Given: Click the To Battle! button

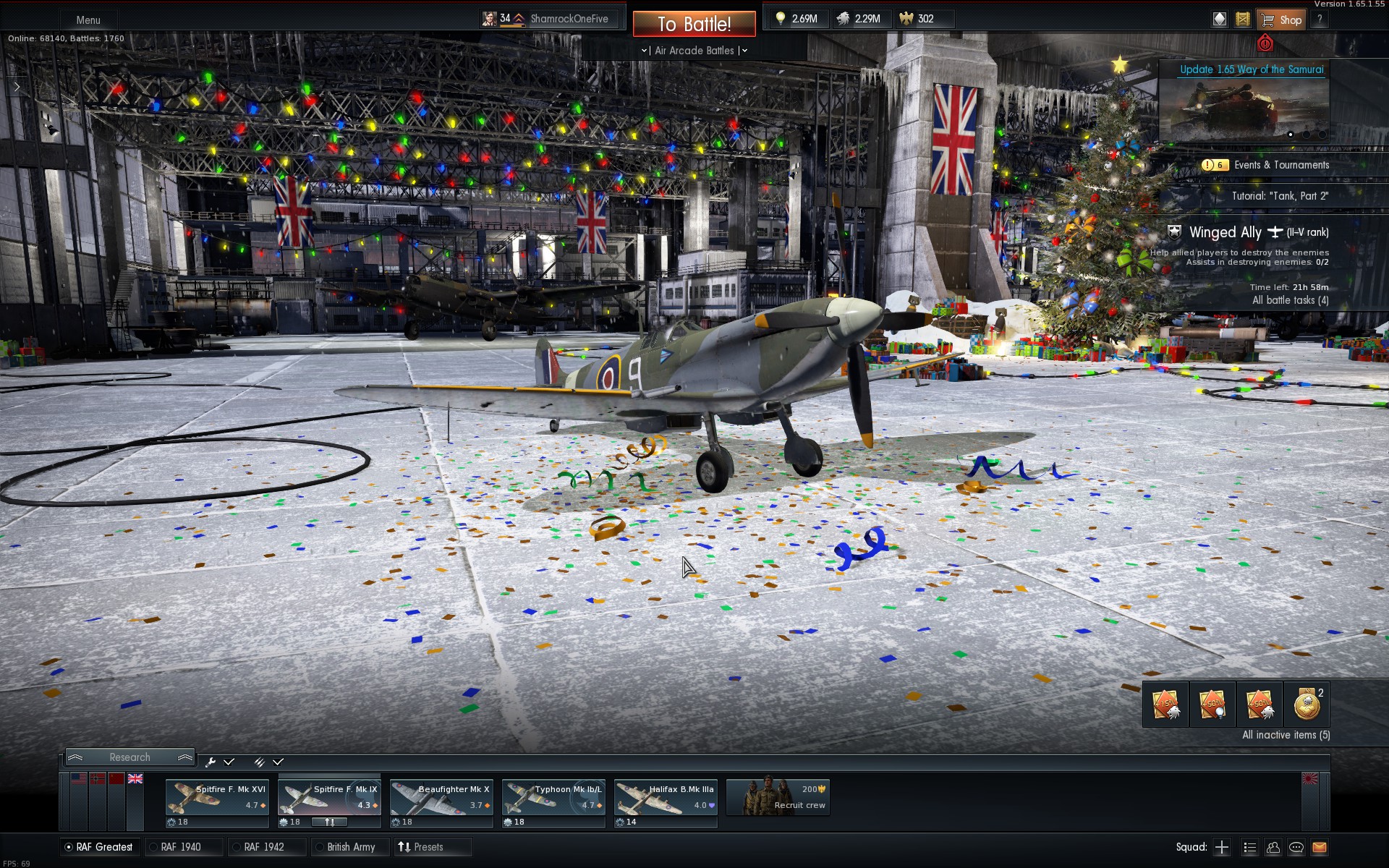Looking at the screenshot, I should [x=694, y=24].
